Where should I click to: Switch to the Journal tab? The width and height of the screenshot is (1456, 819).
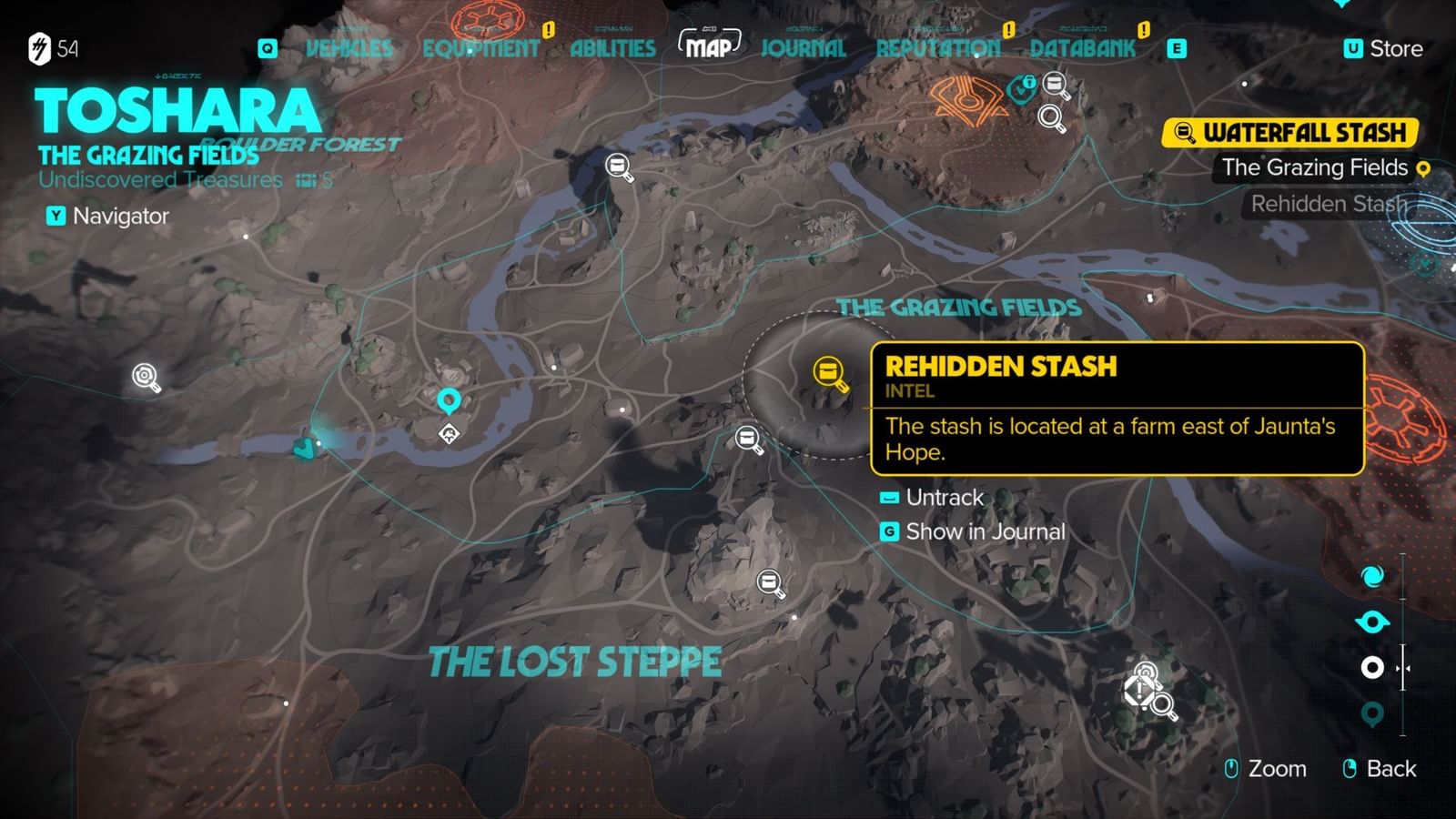pyautogui.click(x=804, y=49)
